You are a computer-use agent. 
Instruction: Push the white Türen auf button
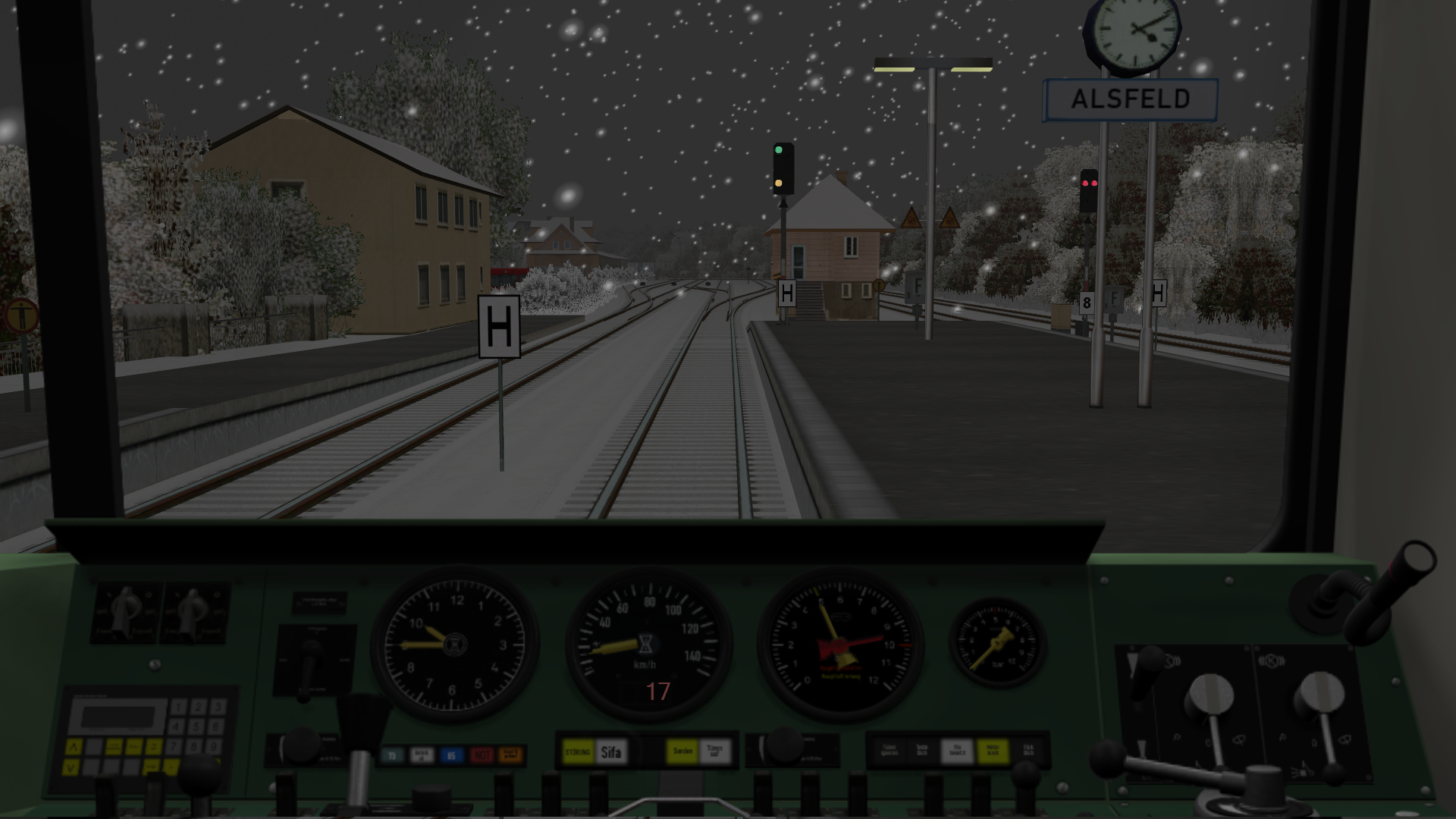[x=714, y=752]
